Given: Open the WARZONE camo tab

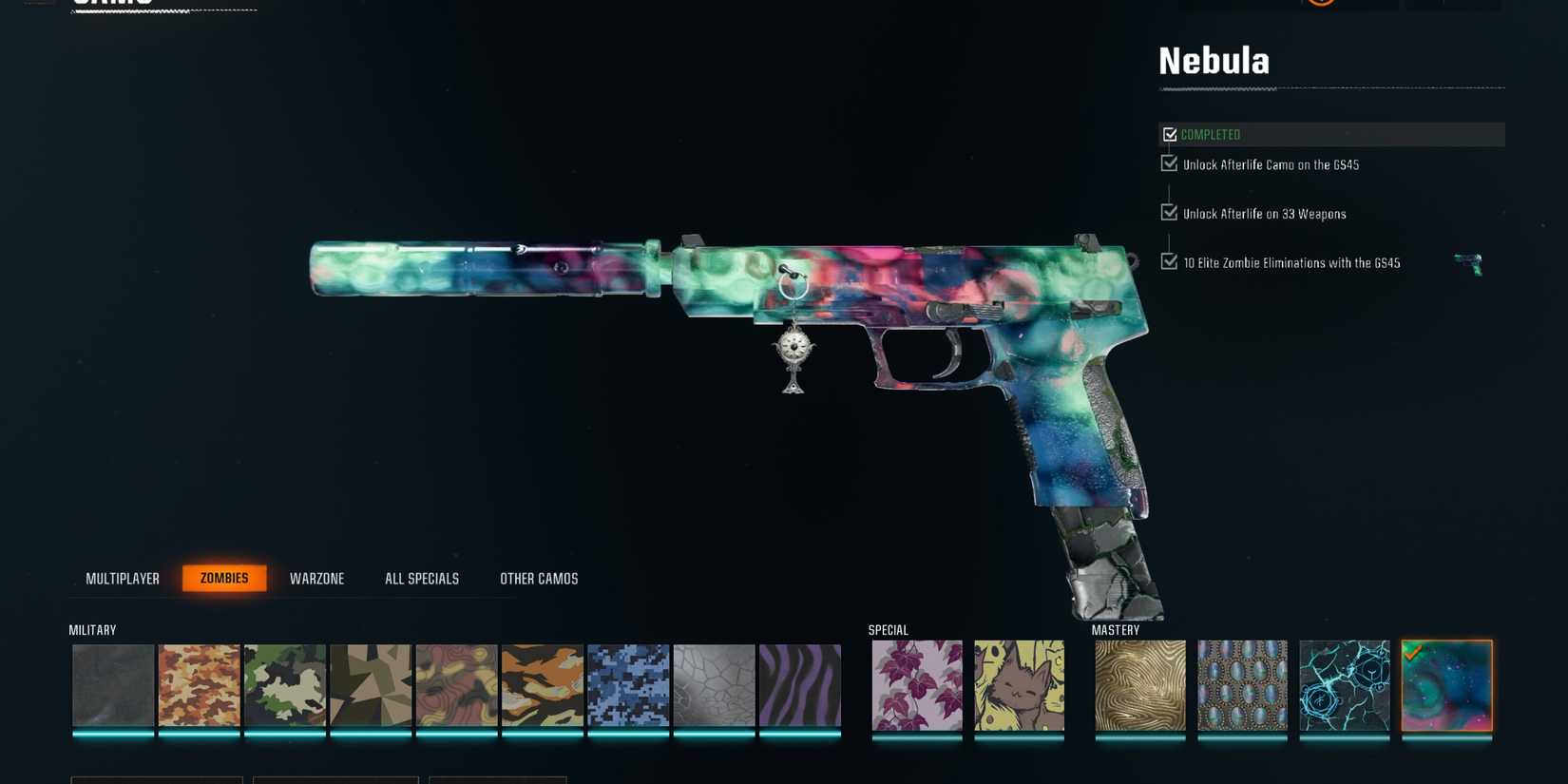Looking at the screenshot, I should tap(317, 578).
